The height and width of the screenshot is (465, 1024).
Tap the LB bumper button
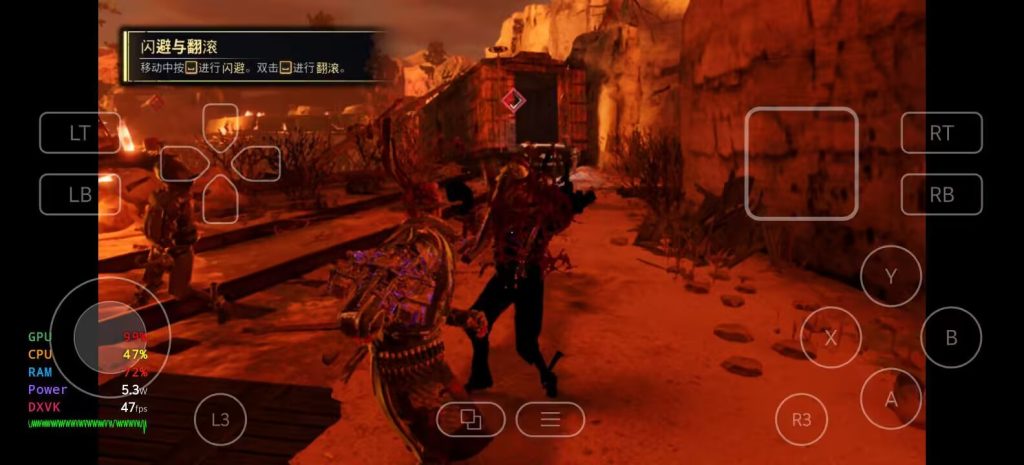coord(80,195)
